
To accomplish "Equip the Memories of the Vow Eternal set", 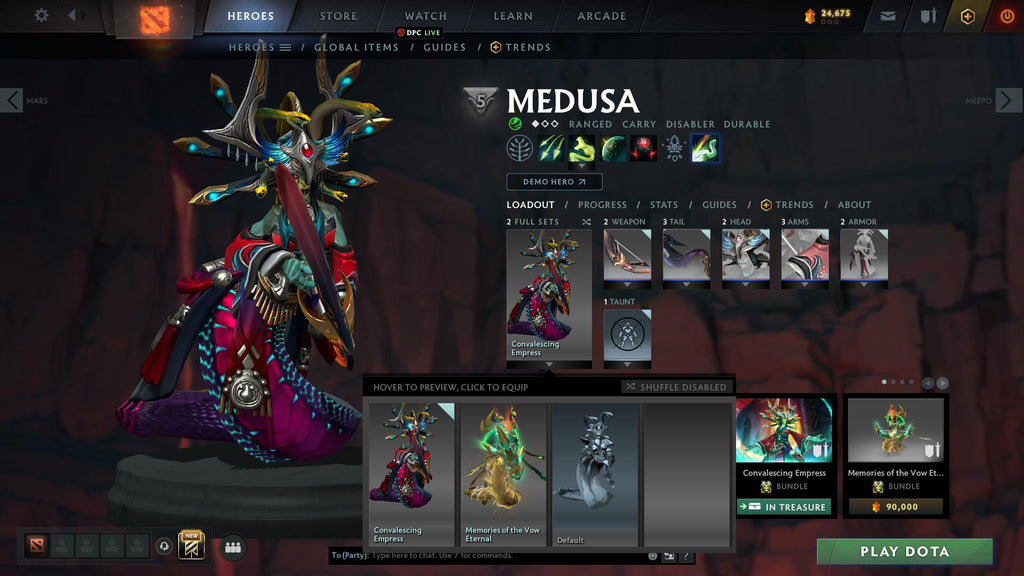I will click(503, 474).
